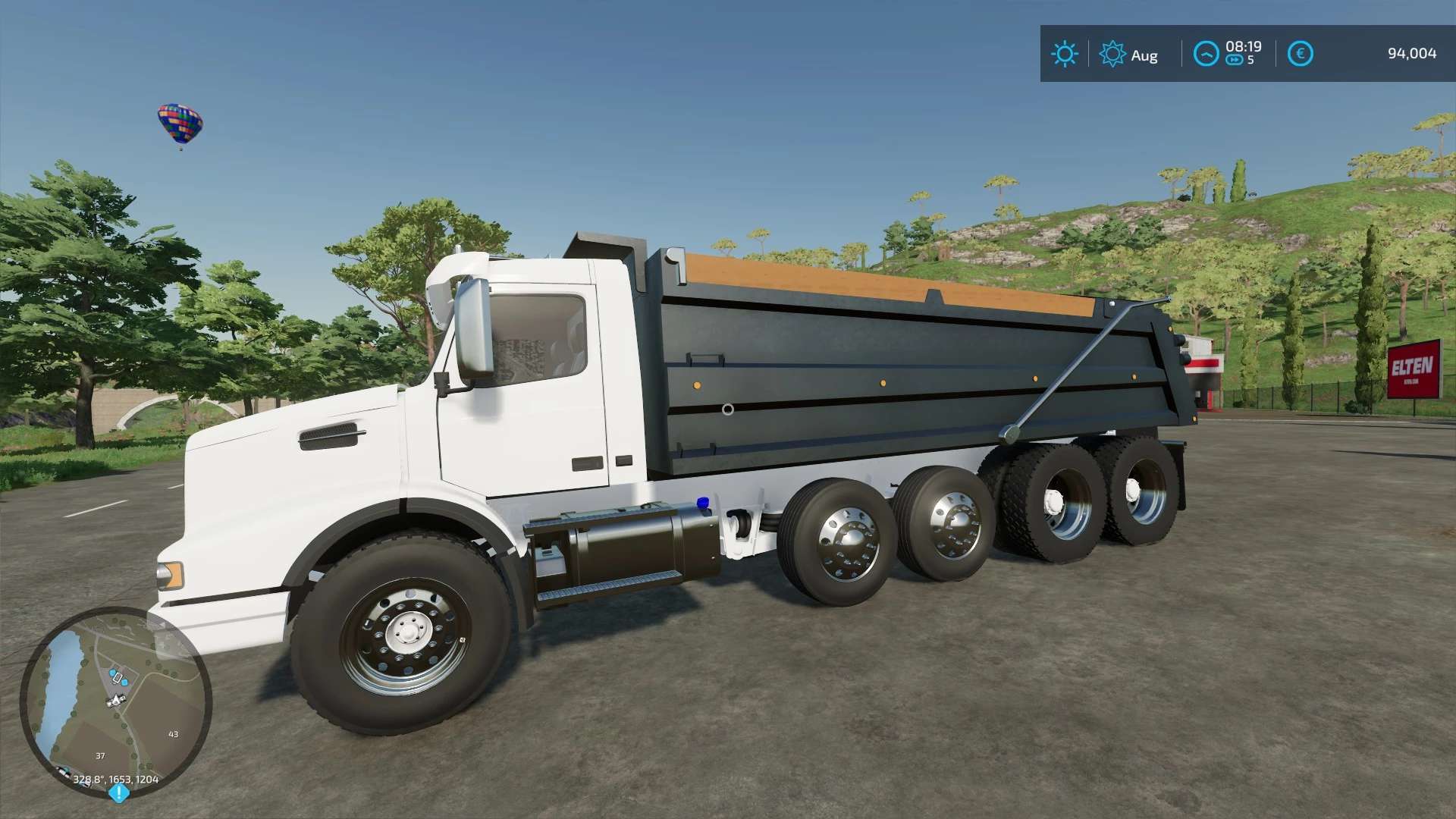Screen dimensions: 1456x819
Task: Open the circular minimap
Action: click(x=115, y=701)
